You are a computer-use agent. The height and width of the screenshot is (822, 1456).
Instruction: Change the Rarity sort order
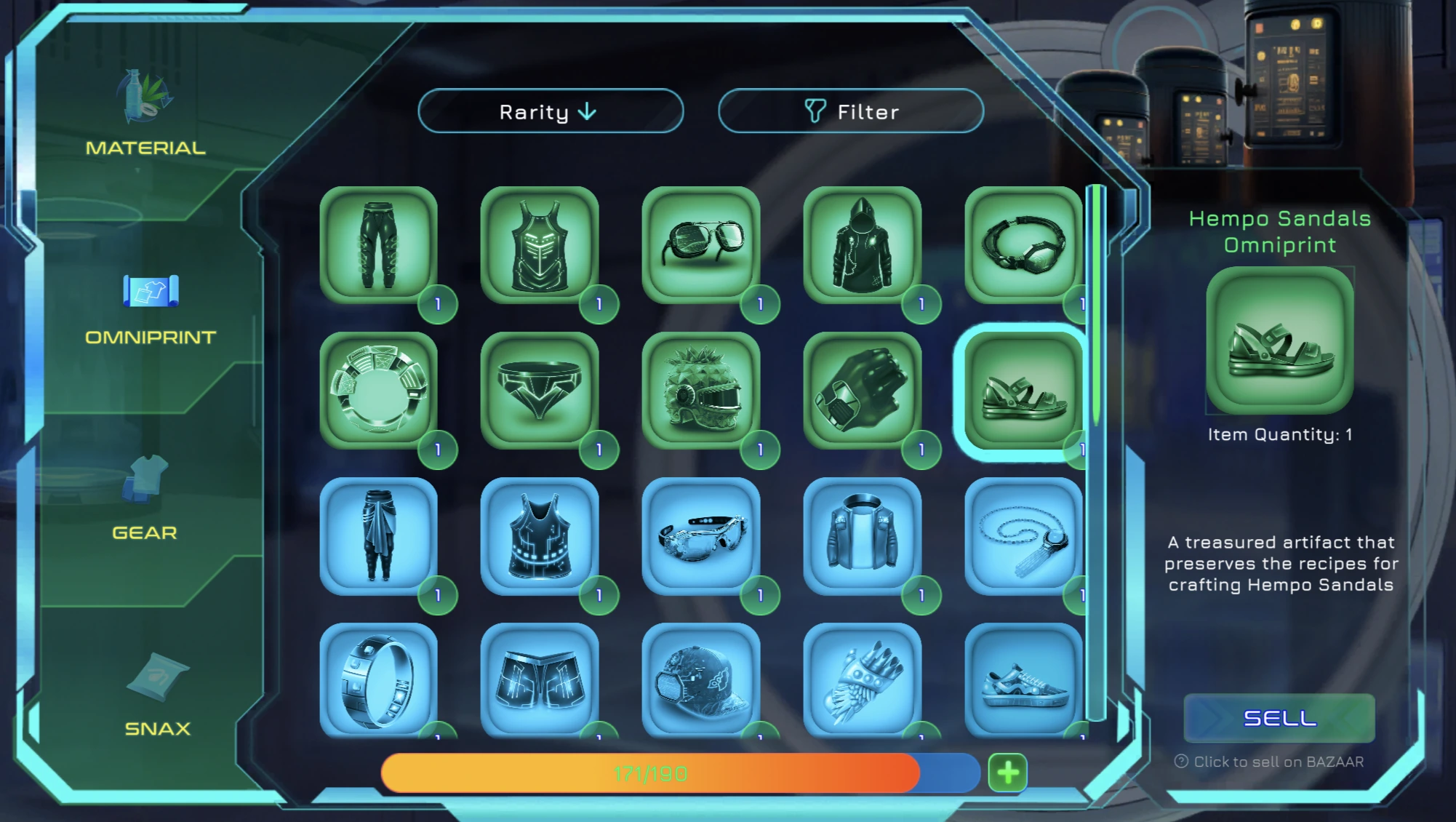(x=551, y=111)
